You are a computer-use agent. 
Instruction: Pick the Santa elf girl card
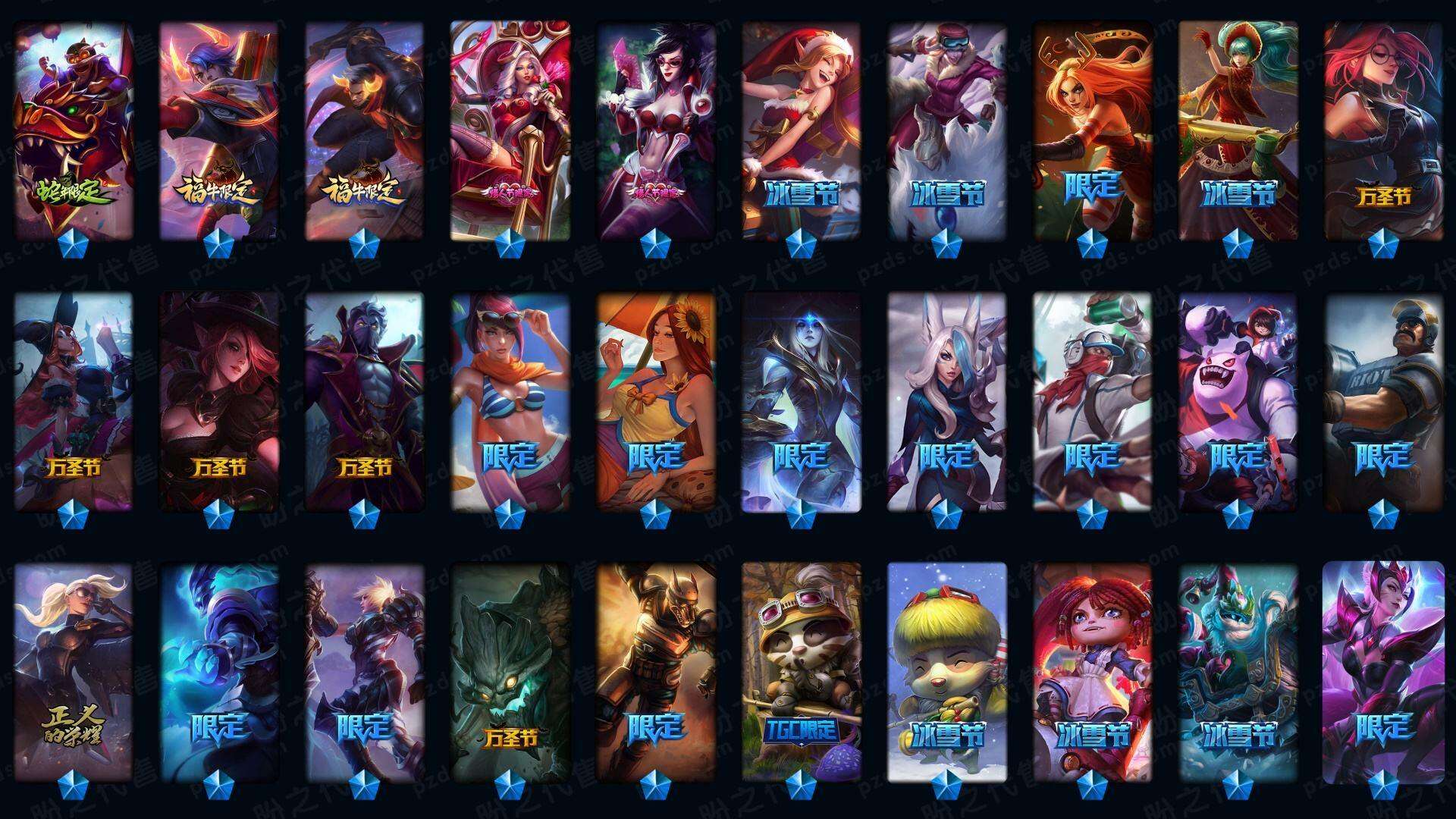click(801, 129)
